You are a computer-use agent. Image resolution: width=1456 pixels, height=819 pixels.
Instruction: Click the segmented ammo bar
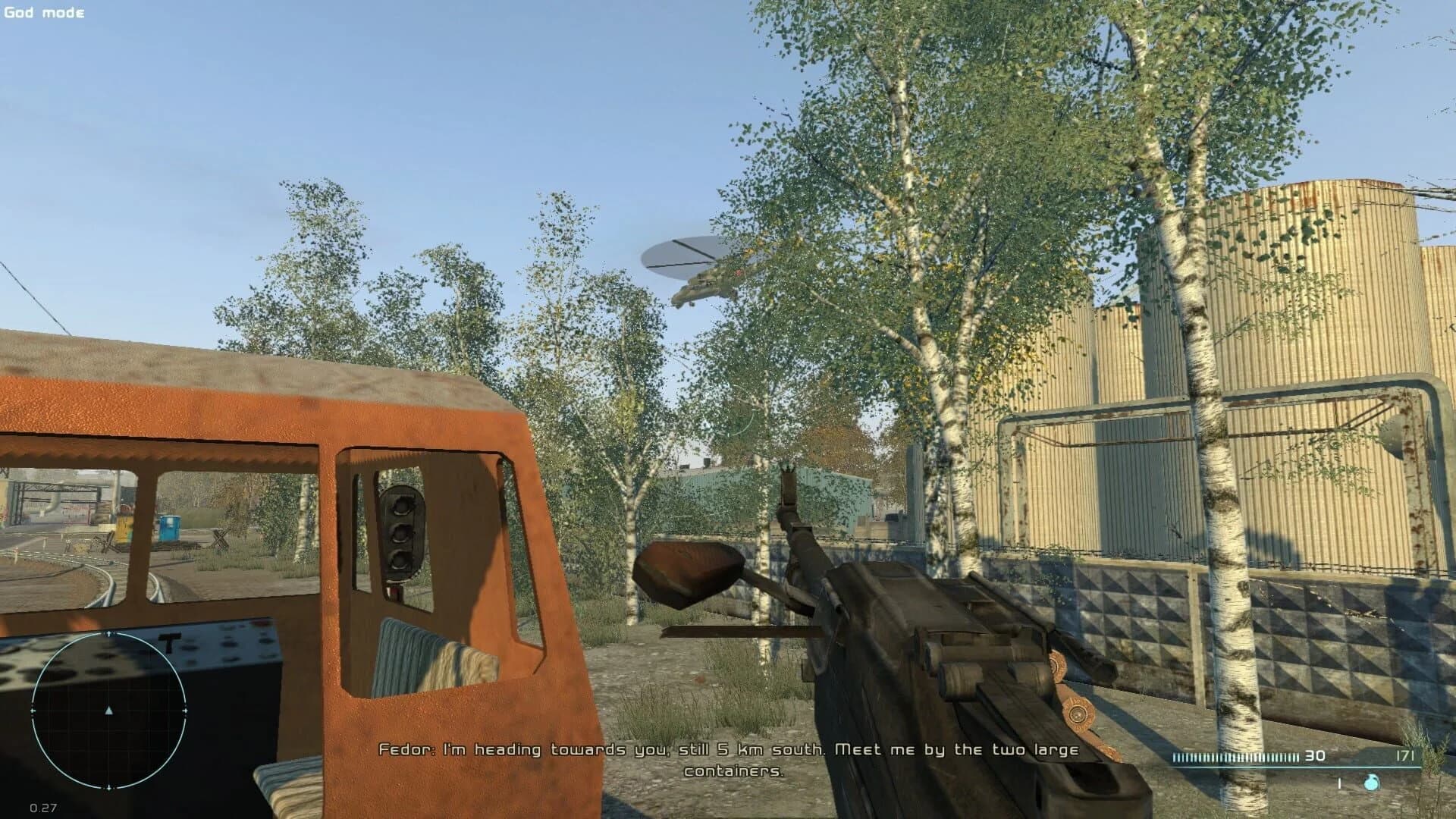click(x=1235, y=758)
